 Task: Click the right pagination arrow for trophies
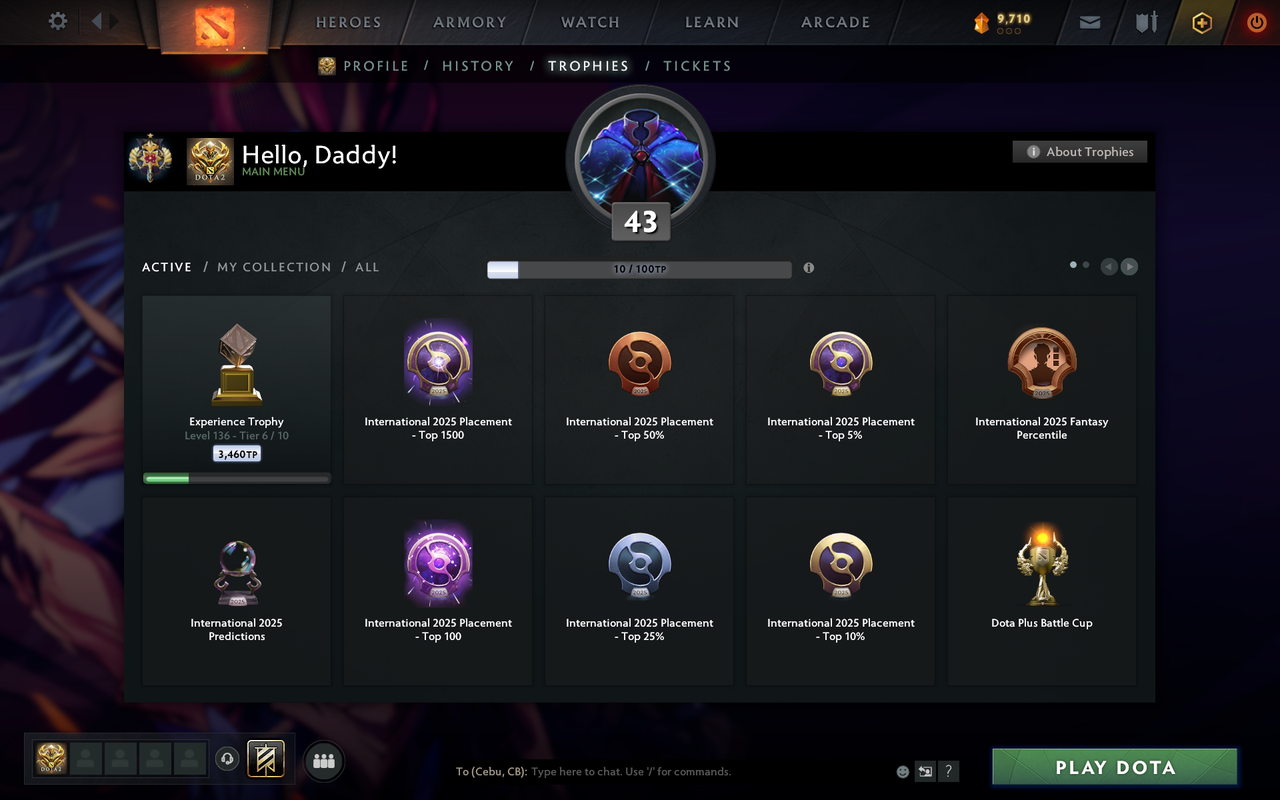pyautogui.click(x=1129, y=266)
